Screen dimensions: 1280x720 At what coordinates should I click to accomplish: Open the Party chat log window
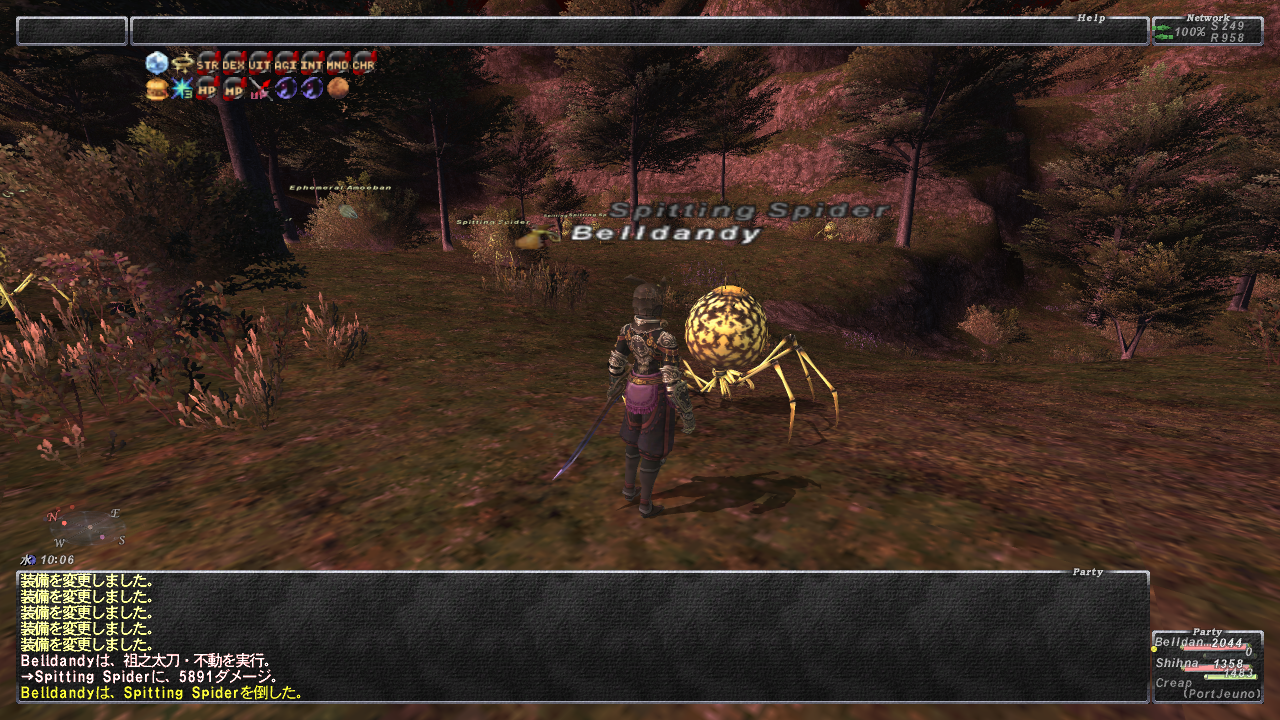(582, 636)
